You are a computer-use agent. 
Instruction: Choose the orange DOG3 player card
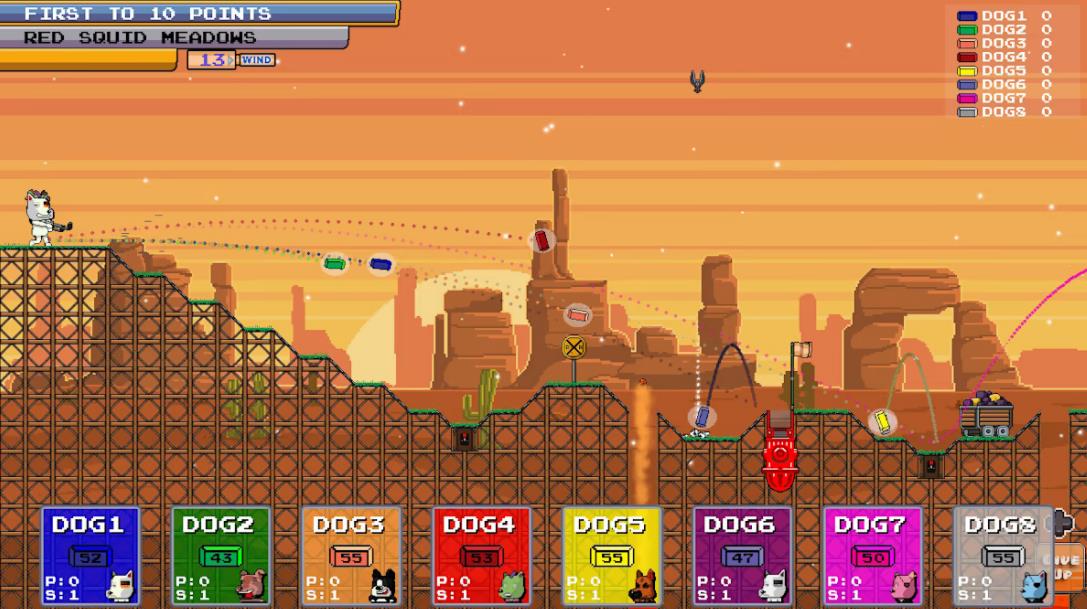click(351, 556)
